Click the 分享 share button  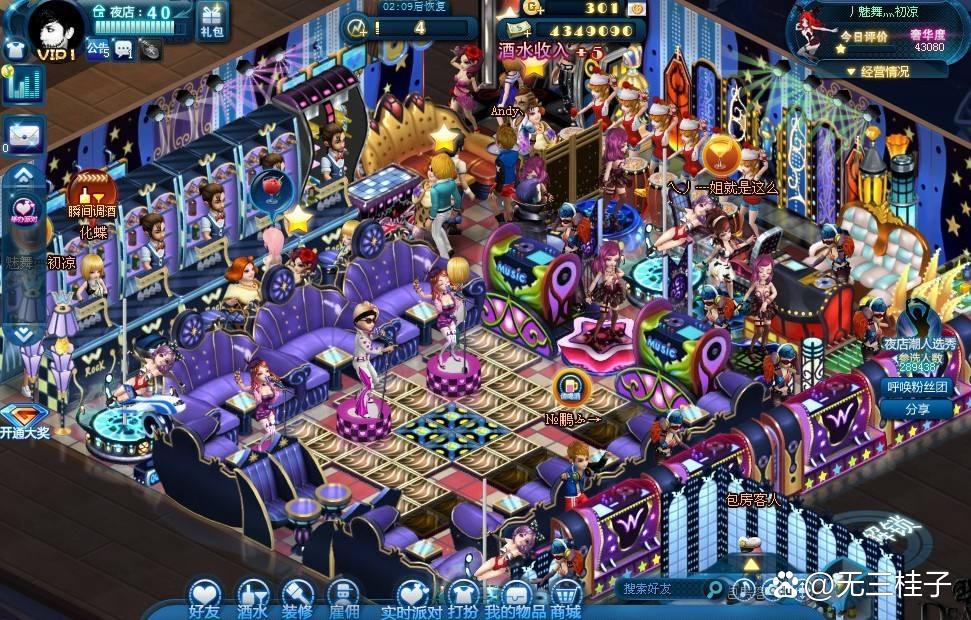(915, 409)
